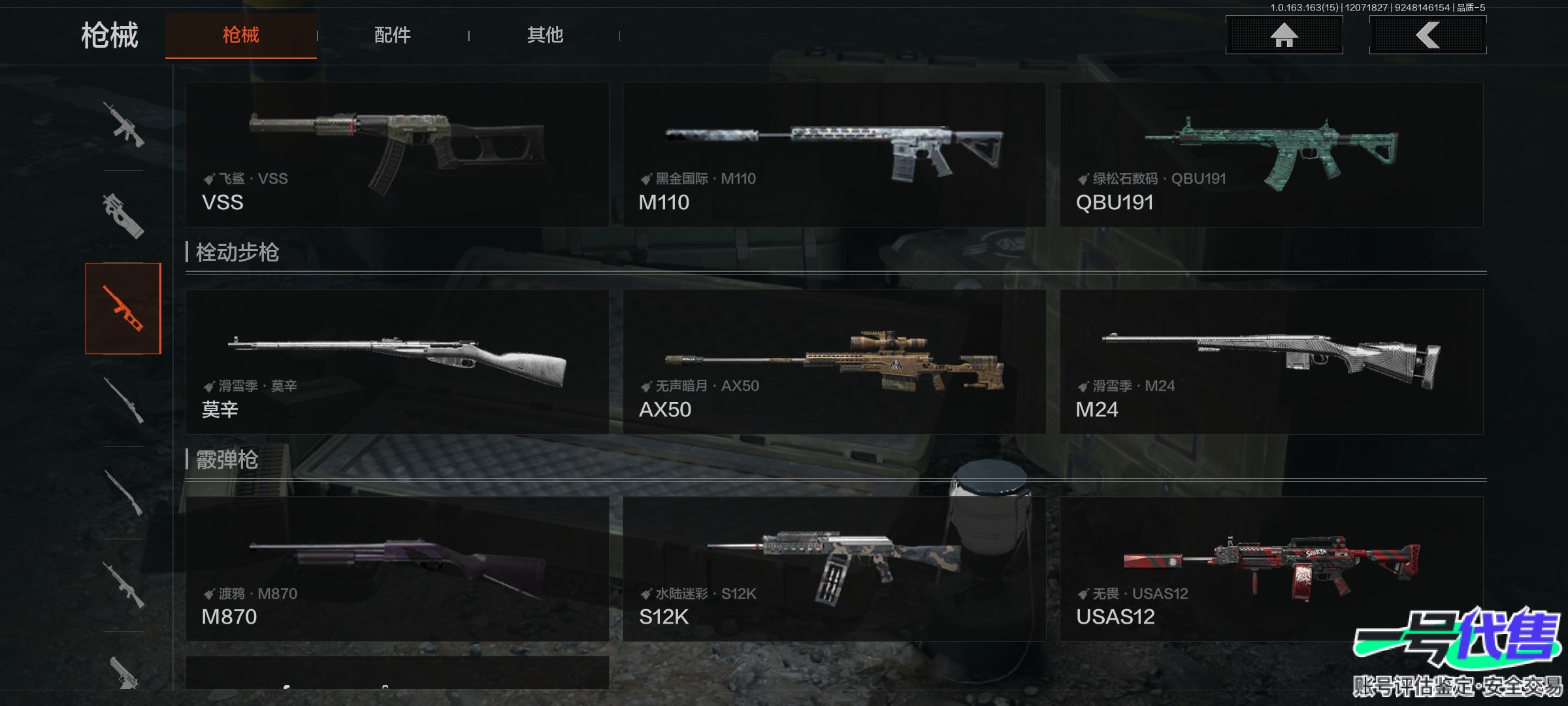Switch to the 枪械 tab
Image resolution: width=1568 pixels, height=706 pixels.
[x=240, y=35]
